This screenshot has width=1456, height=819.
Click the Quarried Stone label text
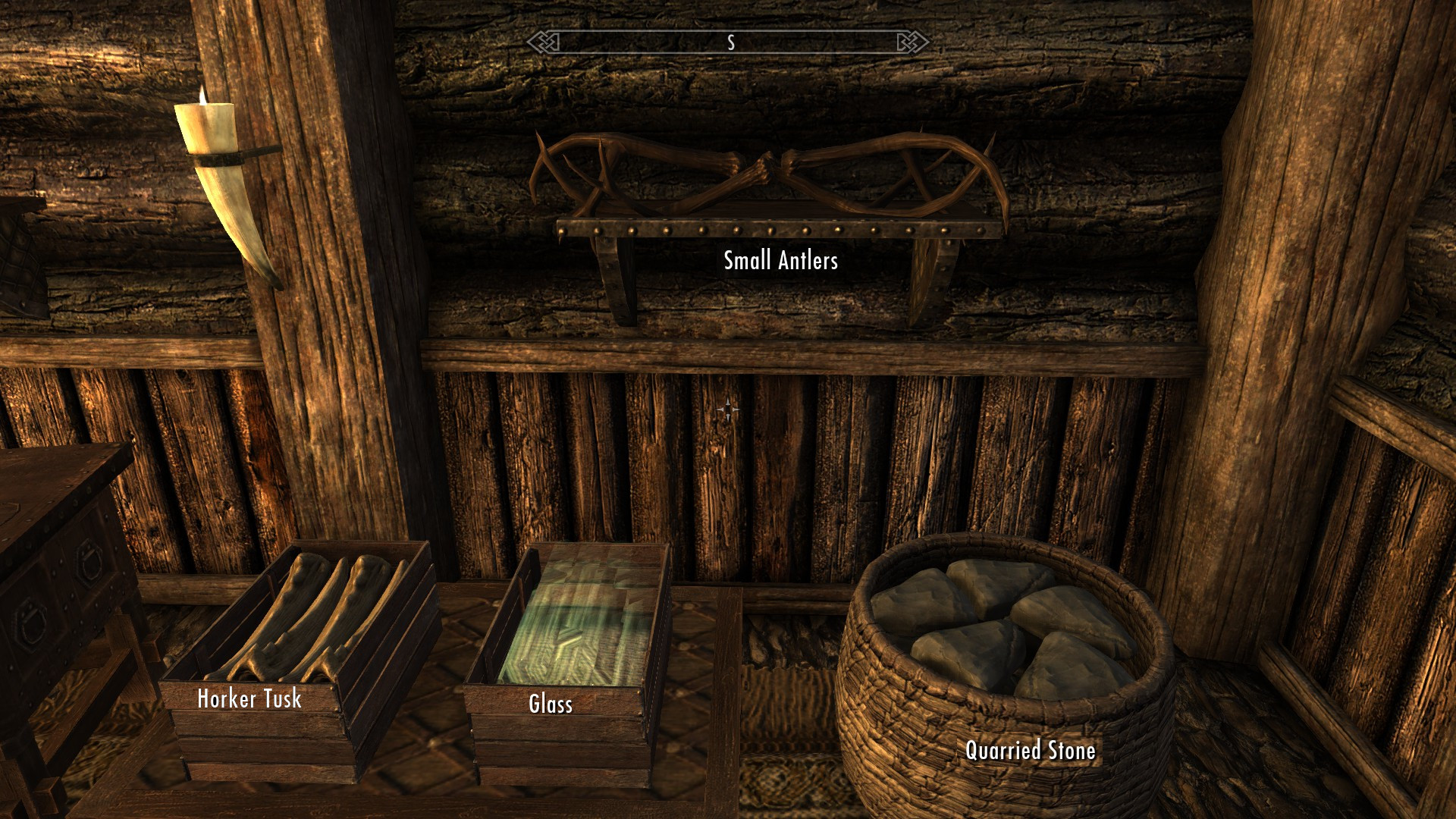tap(1030, 752)
